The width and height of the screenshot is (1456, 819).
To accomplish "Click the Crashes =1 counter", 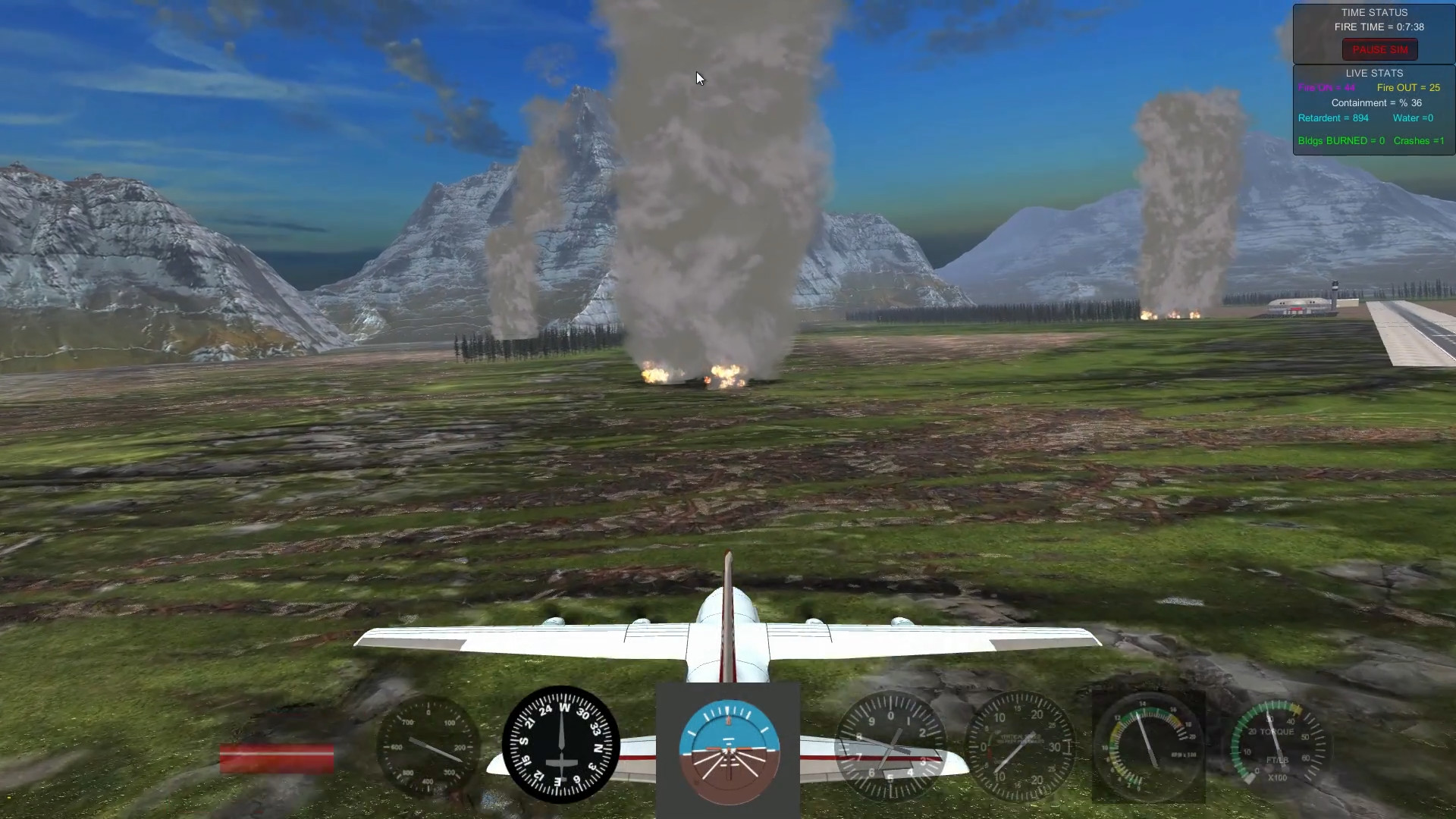I will (1419, 140).
